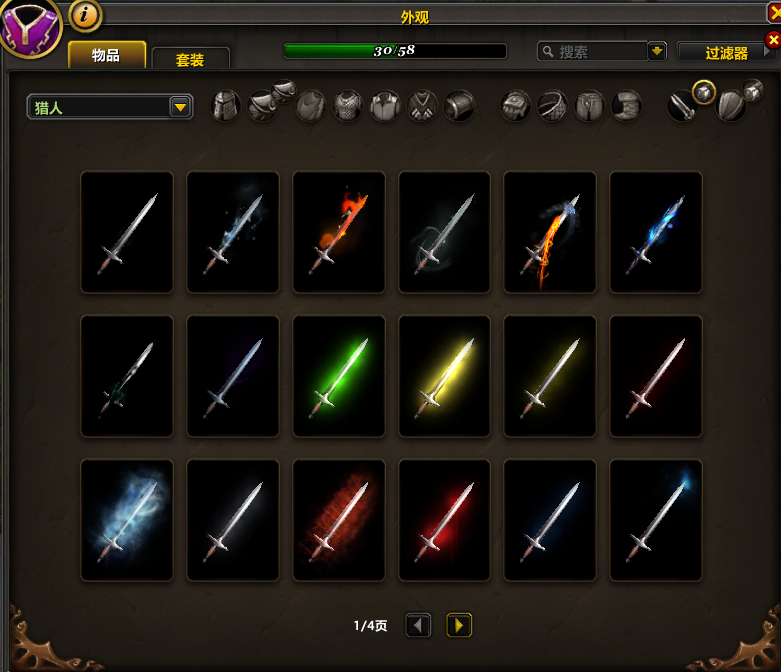
Task: Go to the next page of appearances
Action: 459,626
